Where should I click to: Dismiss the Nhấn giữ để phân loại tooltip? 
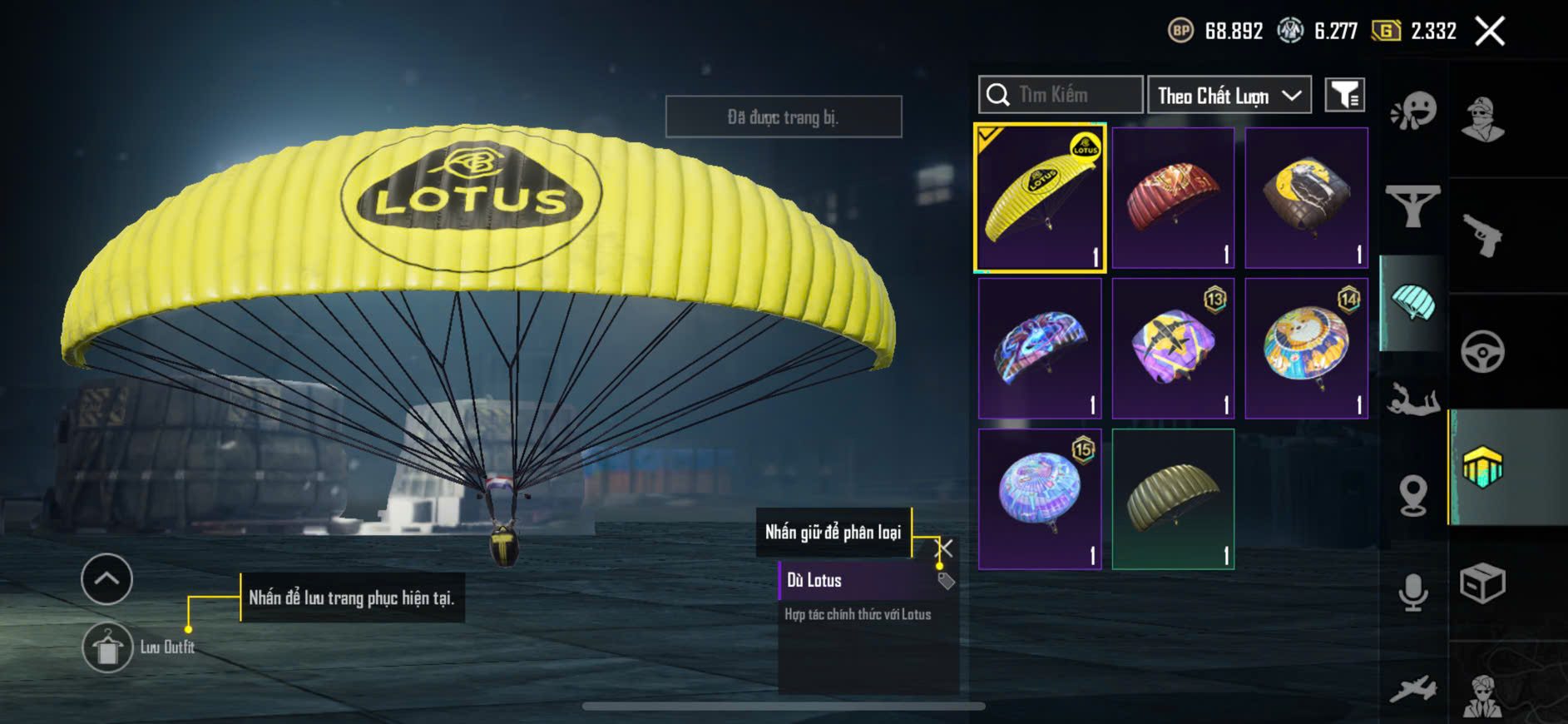(945, 548)
